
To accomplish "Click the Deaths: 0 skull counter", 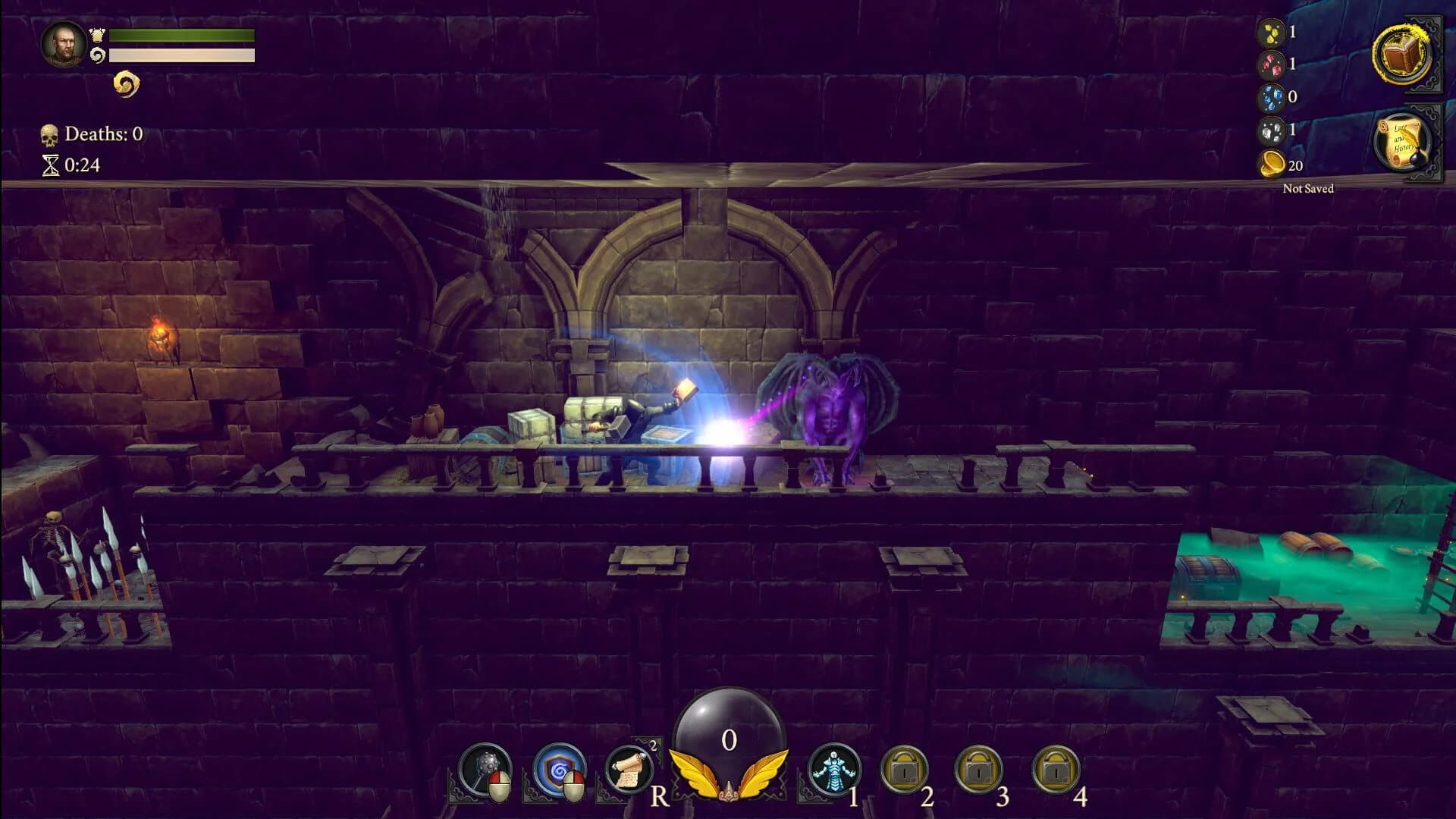I will [x=93, y=133].
